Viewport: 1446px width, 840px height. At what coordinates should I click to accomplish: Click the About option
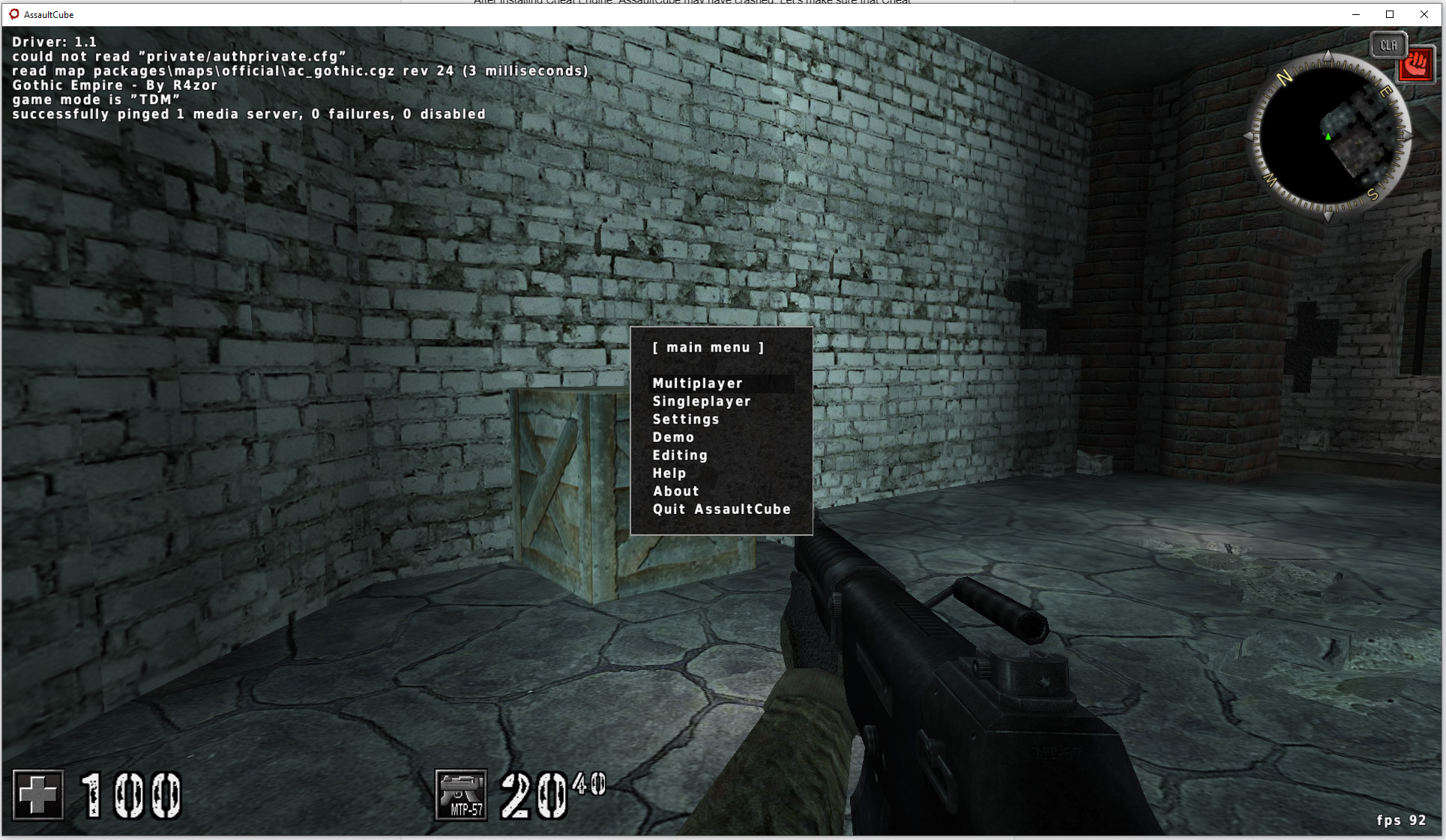(675, 491)
